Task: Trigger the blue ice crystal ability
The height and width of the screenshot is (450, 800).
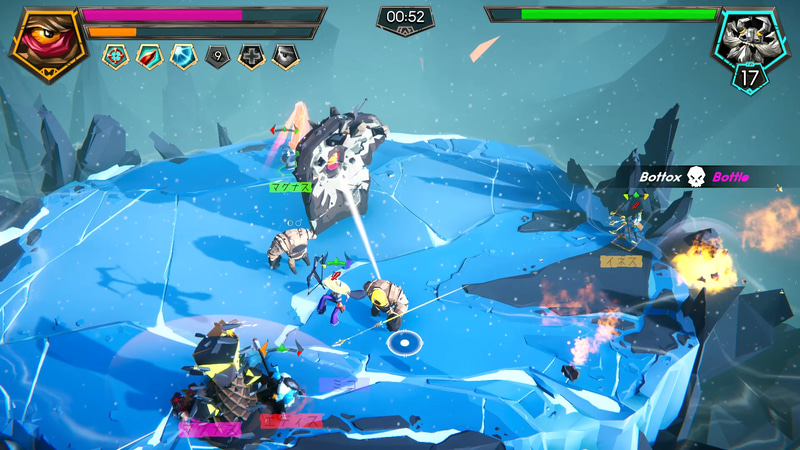Action: pos(183,56)
